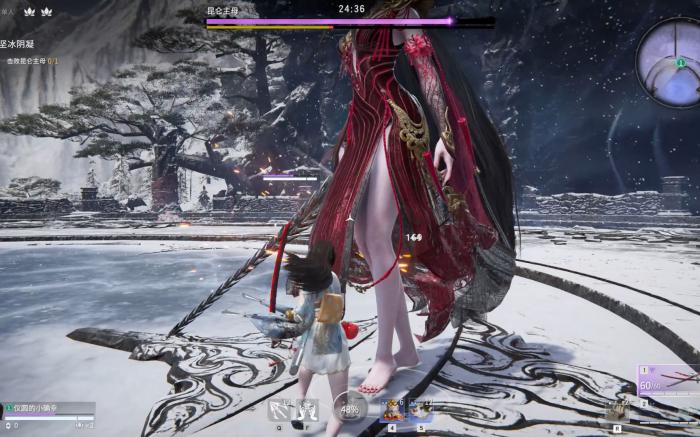This screenshot has width=700, height=437.
Task: Use the consumable item in slot 5
Action: coord(420,408)
